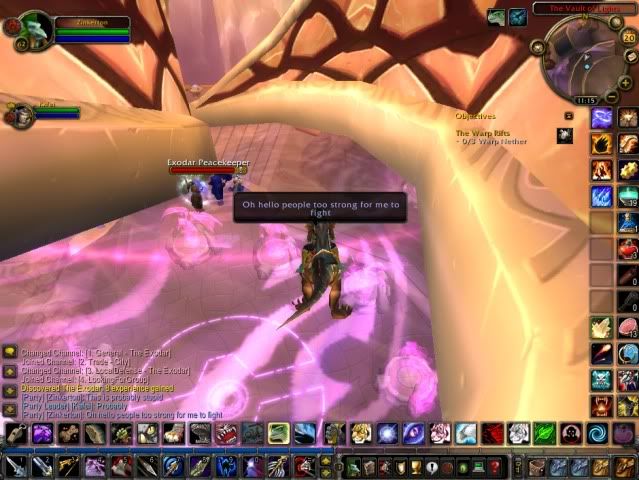Click the minimap clock showing 11:15
This screenshot has width=639, height=480.
586,100
